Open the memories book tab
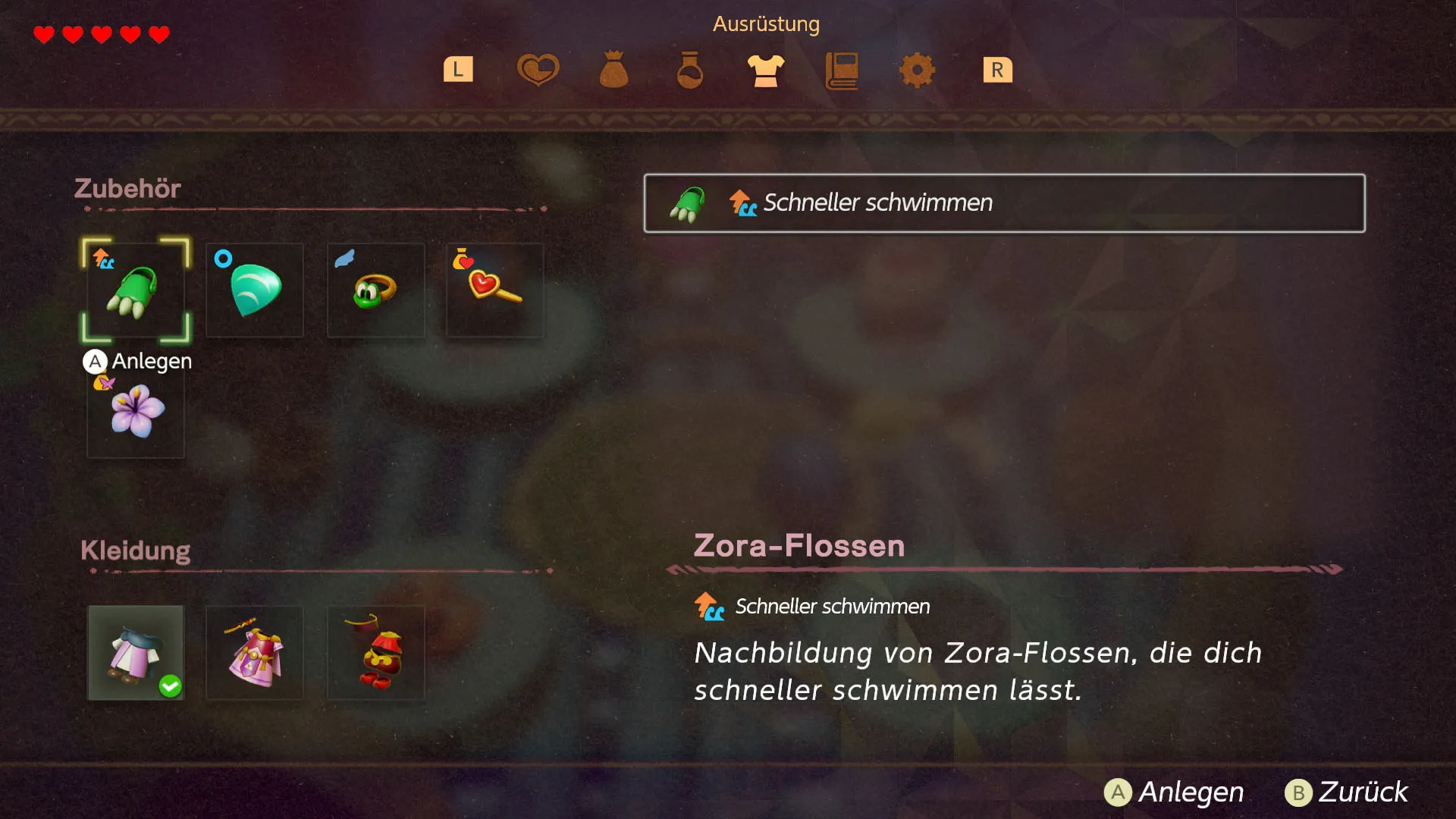Screen dimensions: 1456x819 coord(842,70)
